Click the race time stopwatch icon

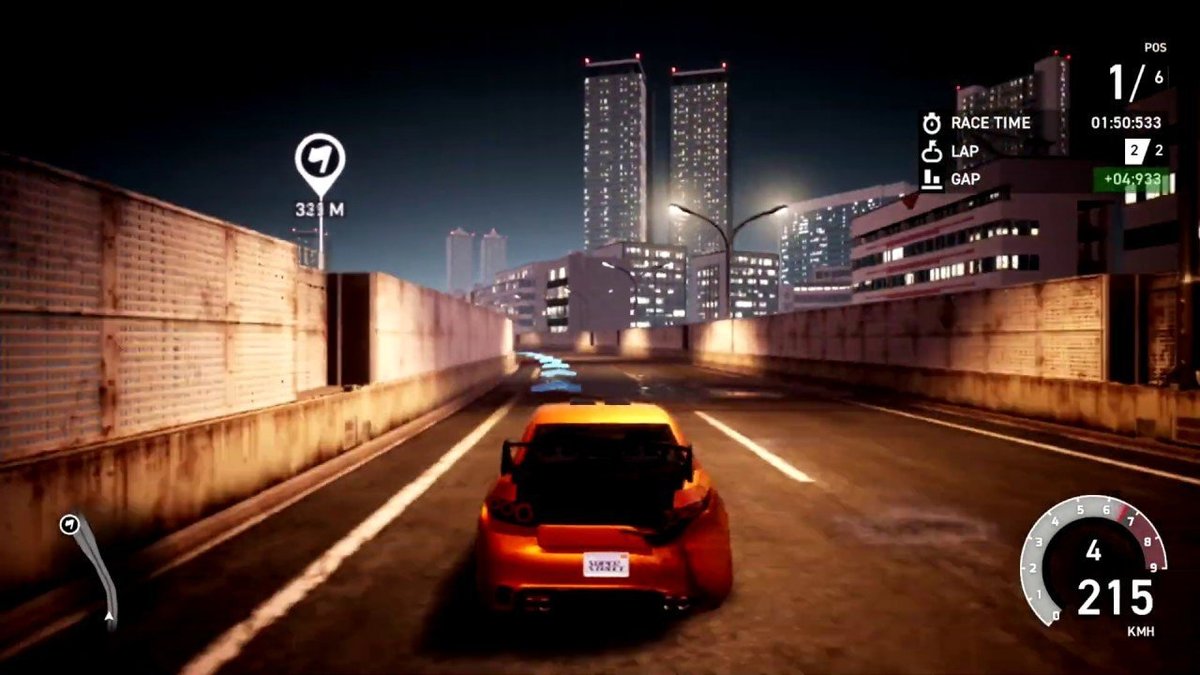[x=932, y=123]
